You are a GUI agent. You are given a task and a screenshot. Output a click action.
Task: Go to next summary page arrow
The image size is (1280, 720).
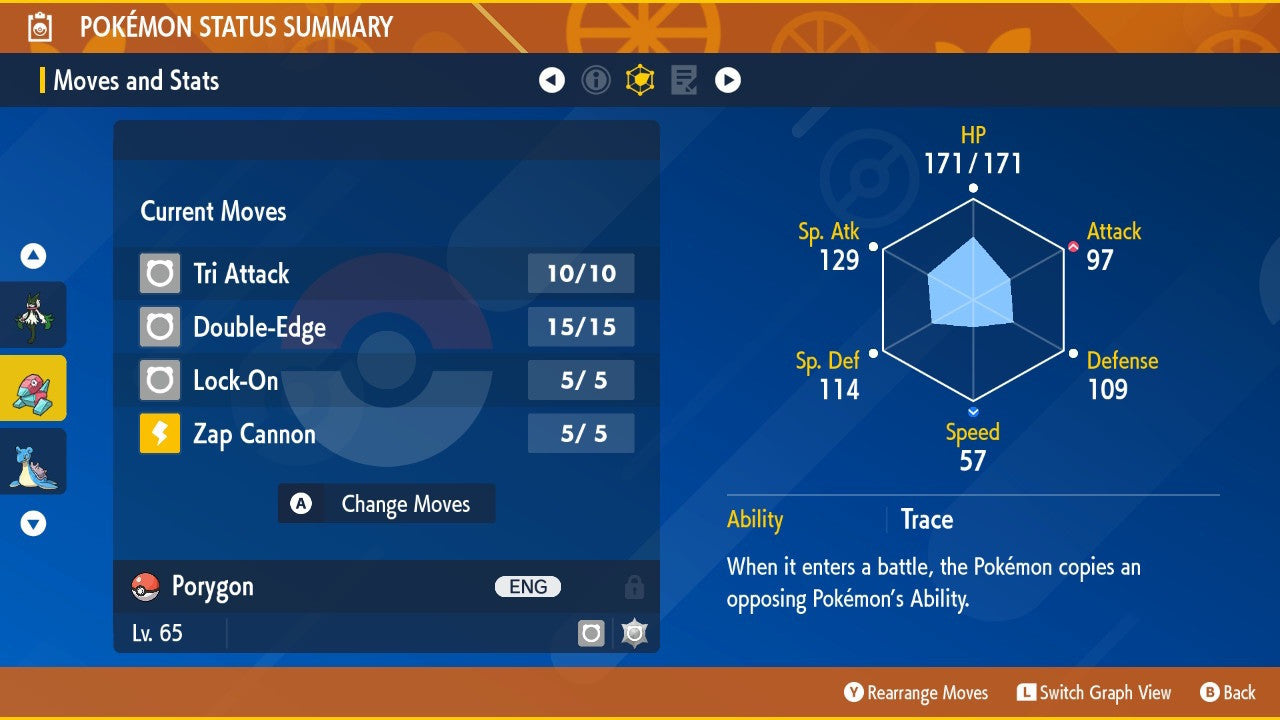pyautogui.click(x=728, y=80)
